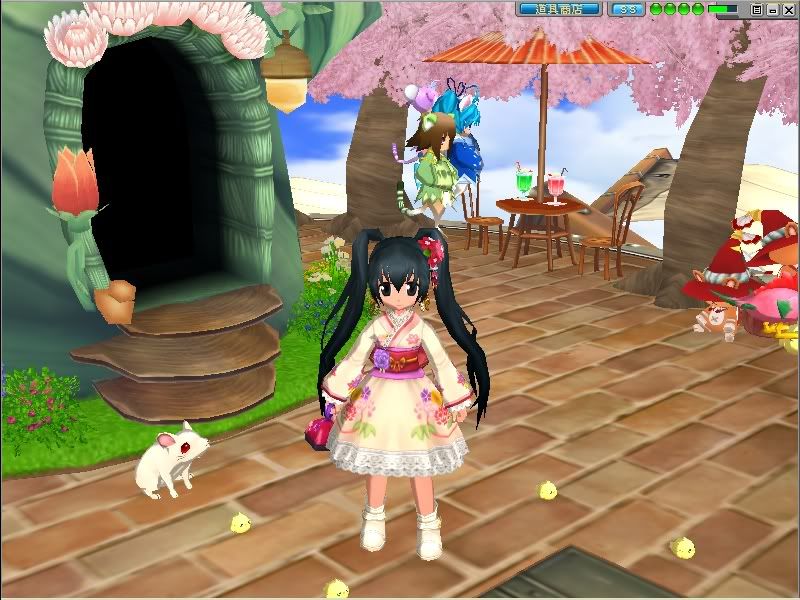Open the window menu icon
This screenshot has height=600, width=800.
coord(757,9)
